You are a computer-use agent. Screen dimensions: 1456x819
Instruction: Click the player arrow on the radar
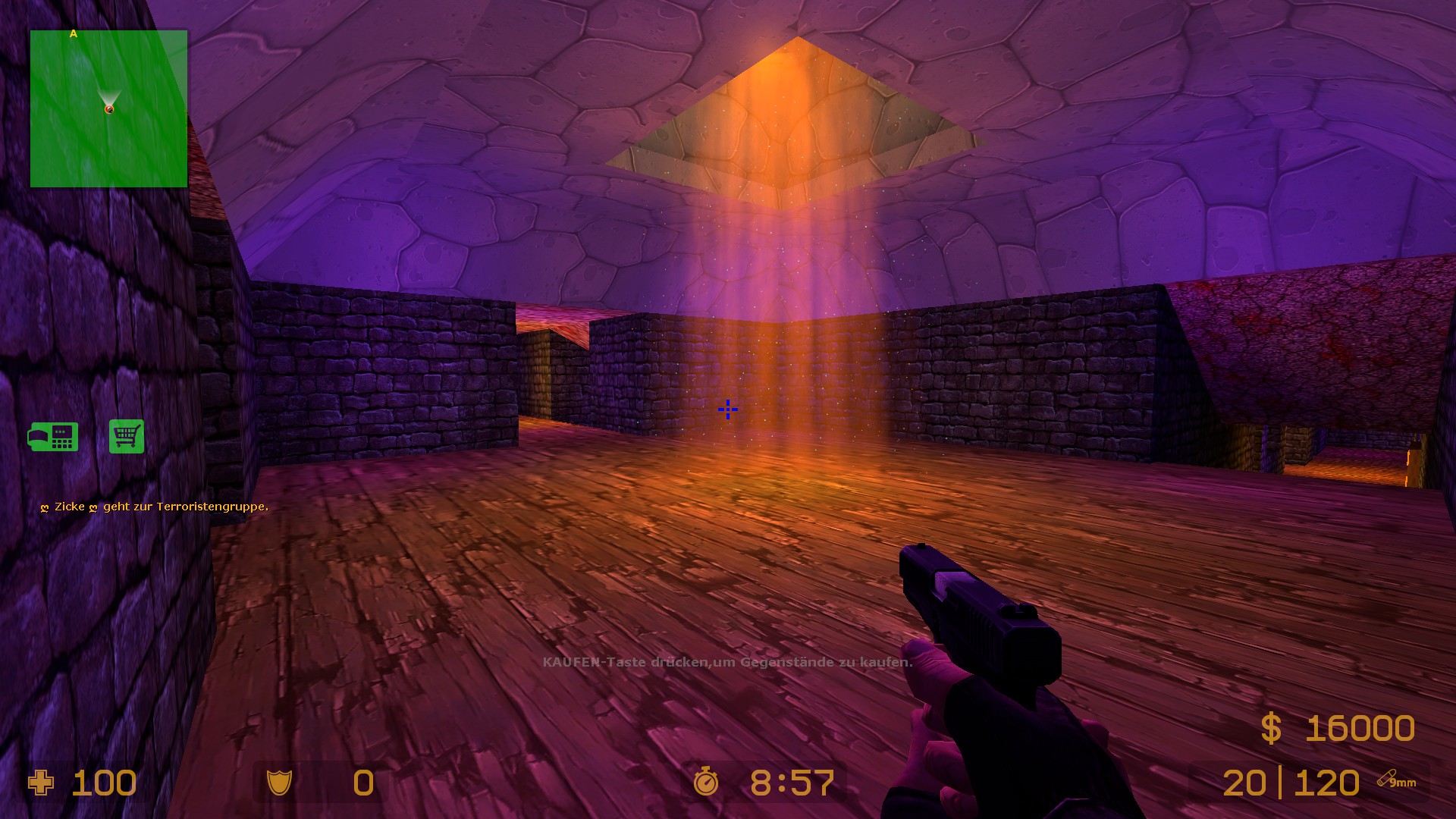coord(111,101)
